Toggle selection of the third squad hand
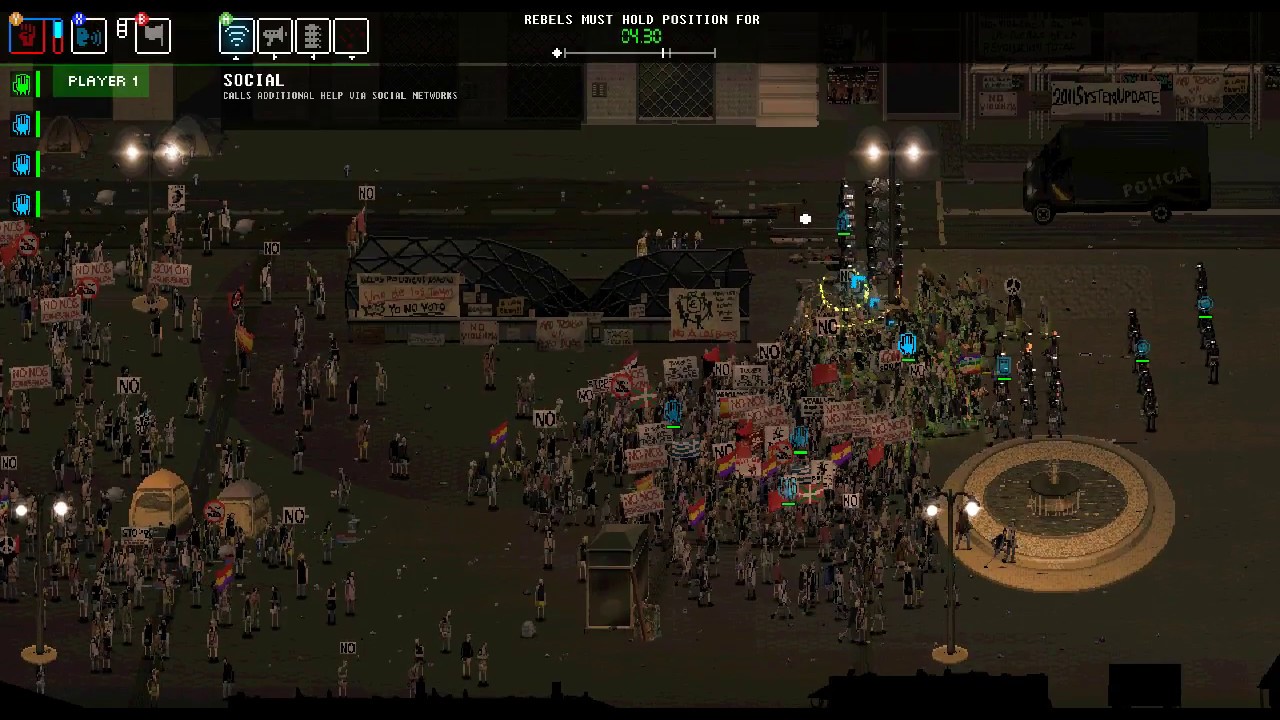This screenshot has width=1280, height=720. (x=22, y=165)
